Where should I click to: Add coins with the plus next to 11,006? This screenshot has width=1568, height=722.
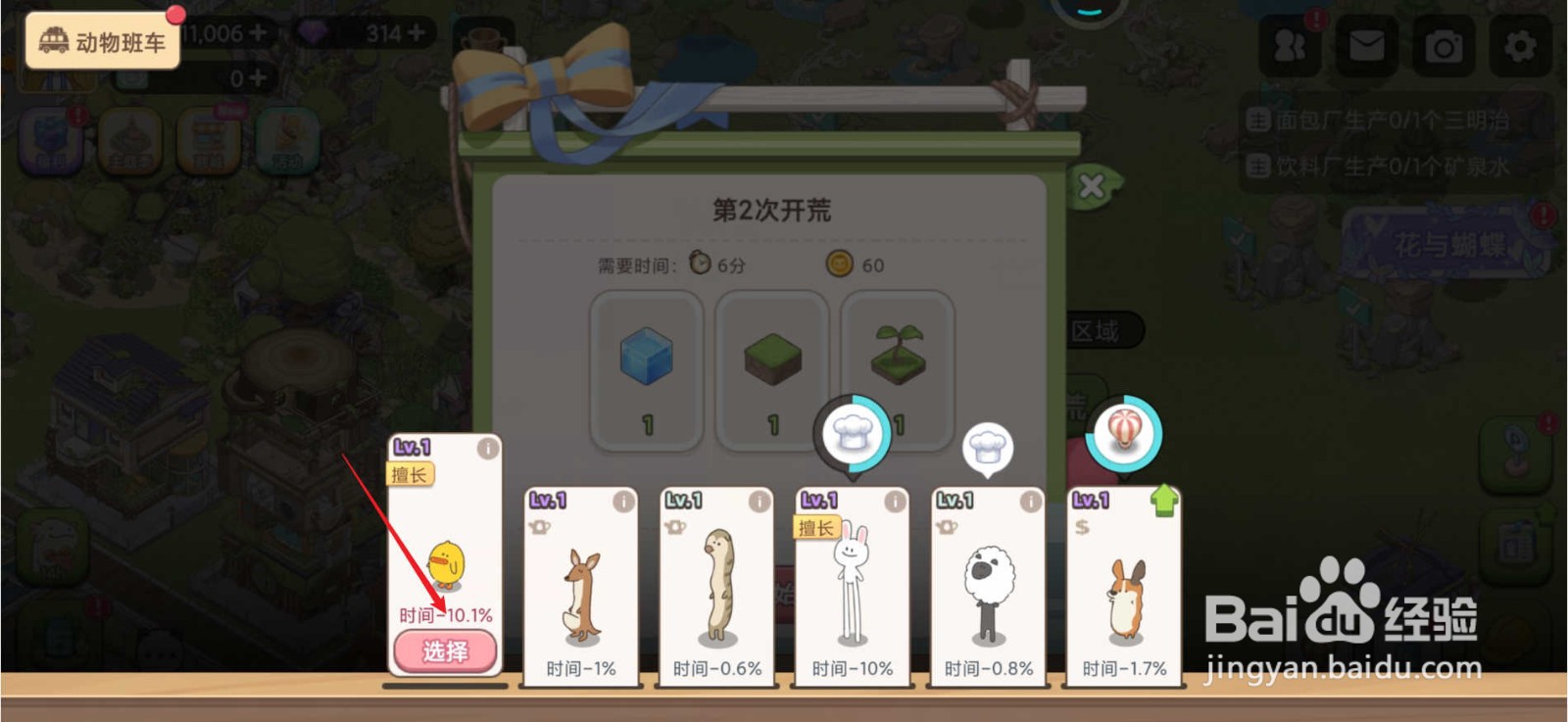coord(256,34)
